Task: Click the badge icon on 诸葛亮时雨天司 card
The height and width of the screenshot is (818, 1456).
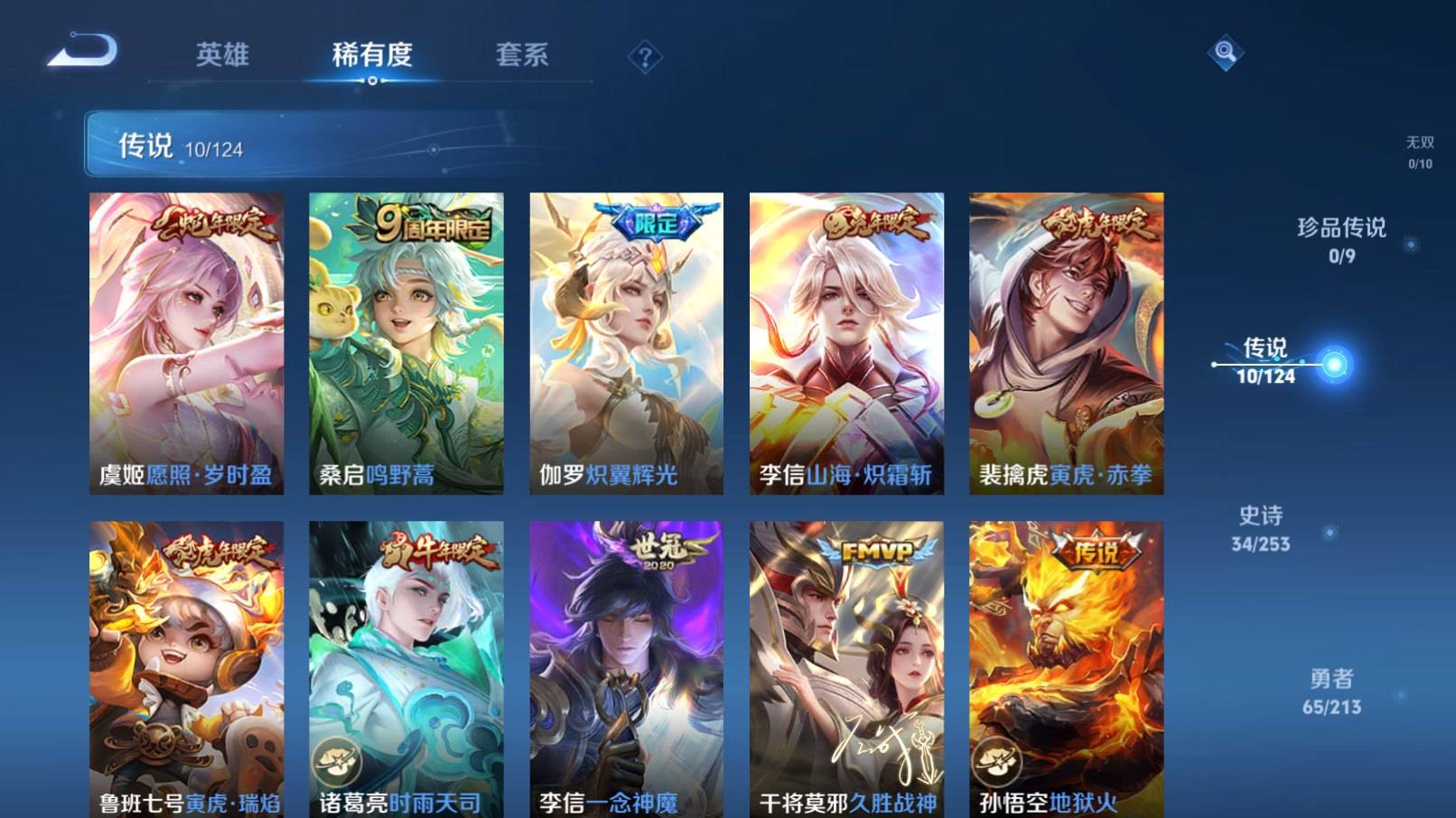Action: [336, 763]
